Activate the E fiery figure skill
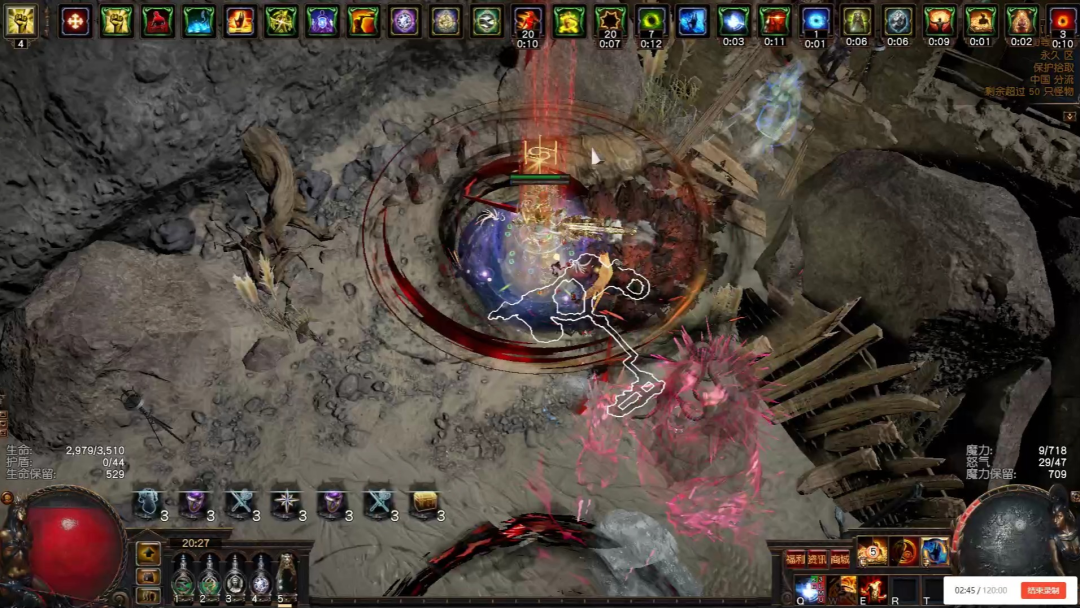1080x608 pixels. coord(873,590)
